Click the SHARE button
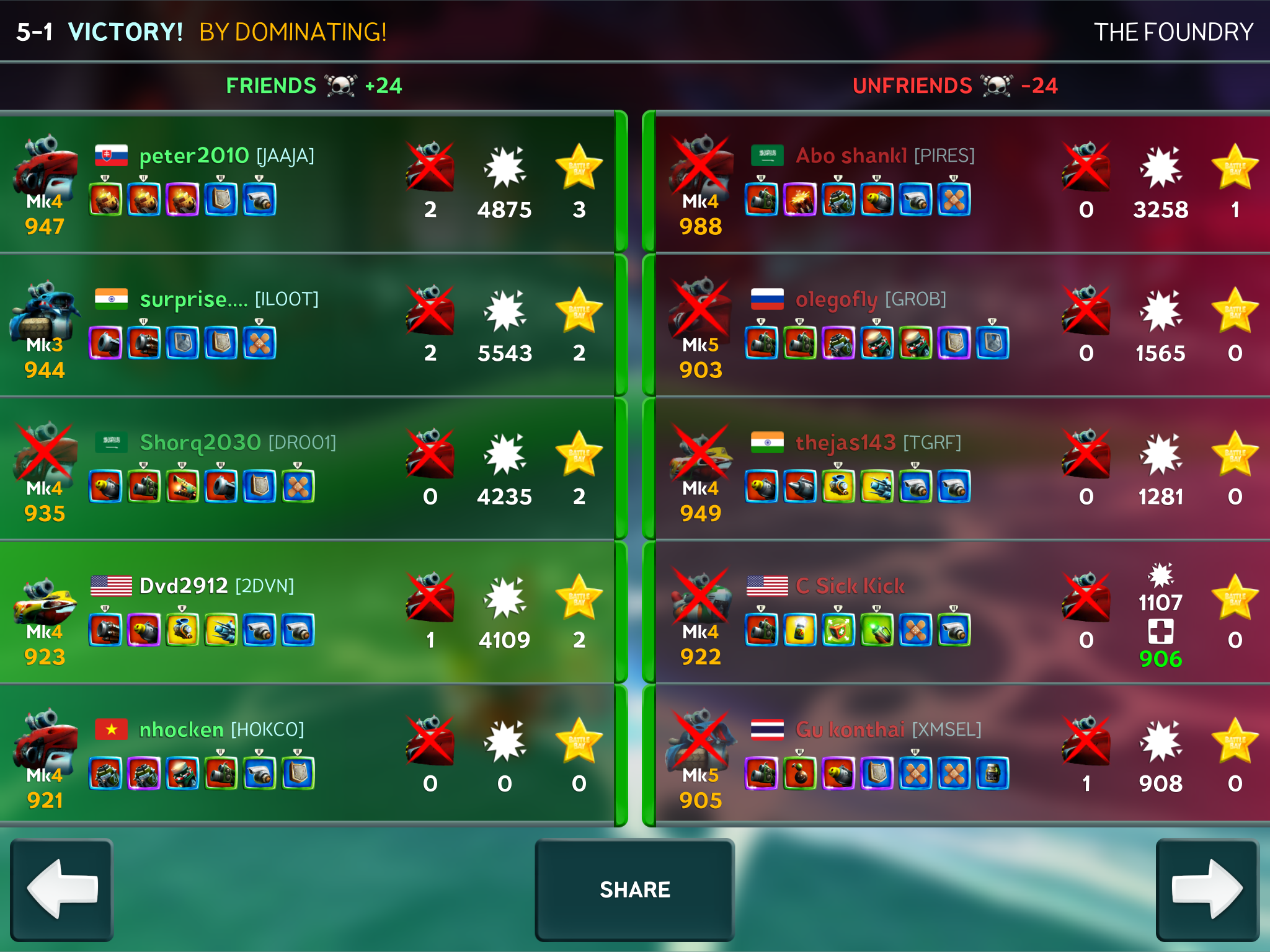 tap(634, 889)
